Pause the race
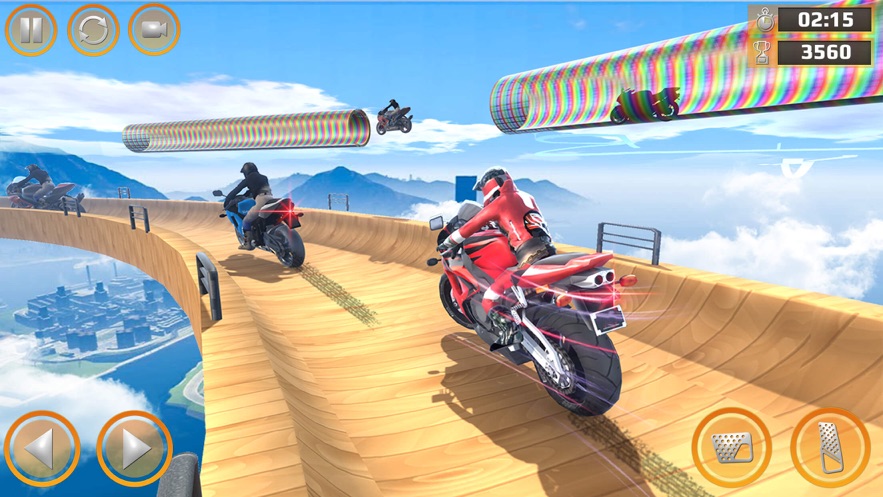883x497 pixels. (x=31, y=30)
